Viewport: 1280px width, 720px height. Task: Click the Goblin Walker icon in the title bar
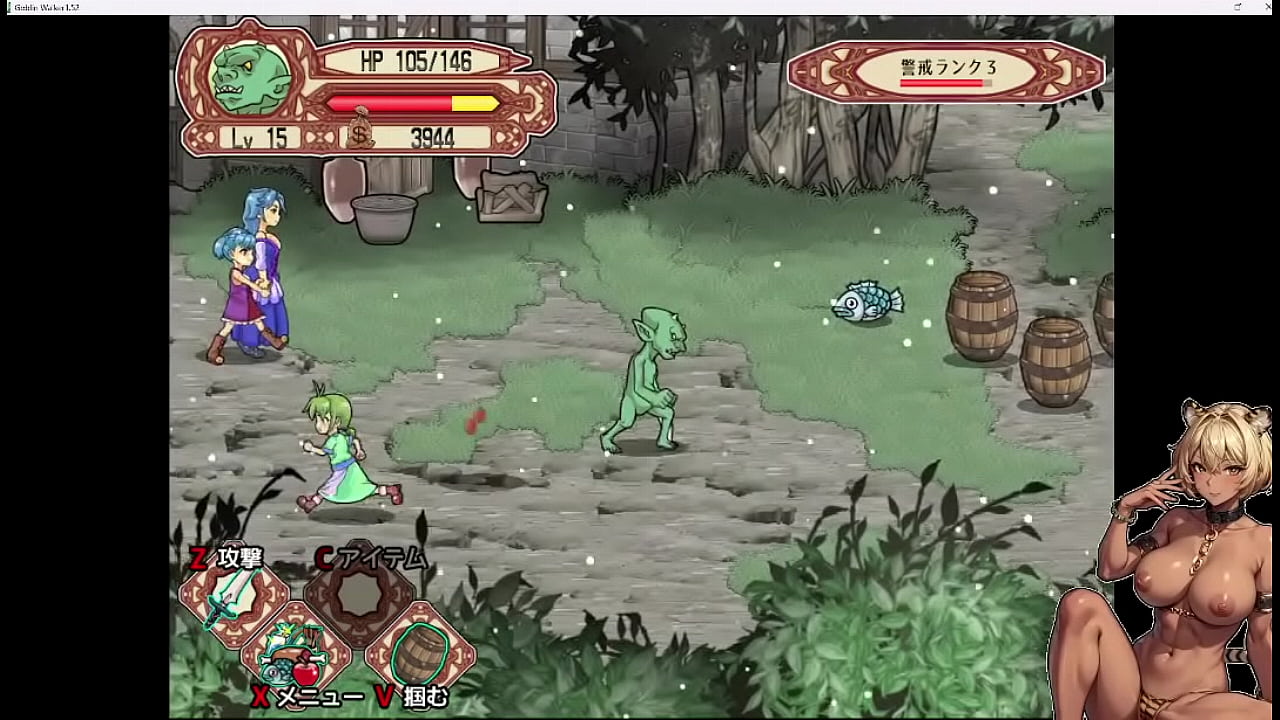click(x=8, y=5)
